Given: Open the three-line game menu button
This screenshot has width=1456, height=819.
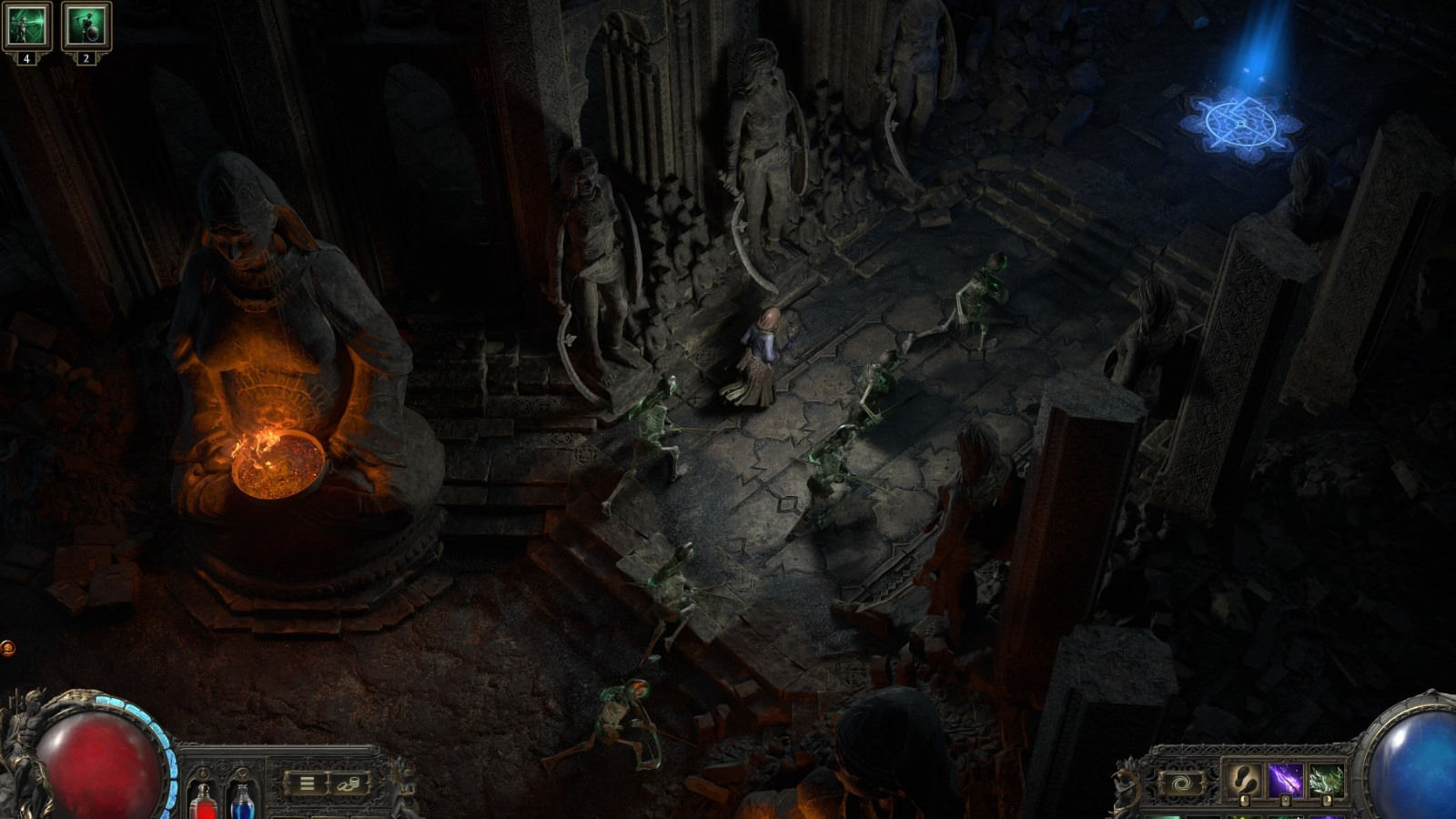Looking at the screenshot, I should (308, 783).
